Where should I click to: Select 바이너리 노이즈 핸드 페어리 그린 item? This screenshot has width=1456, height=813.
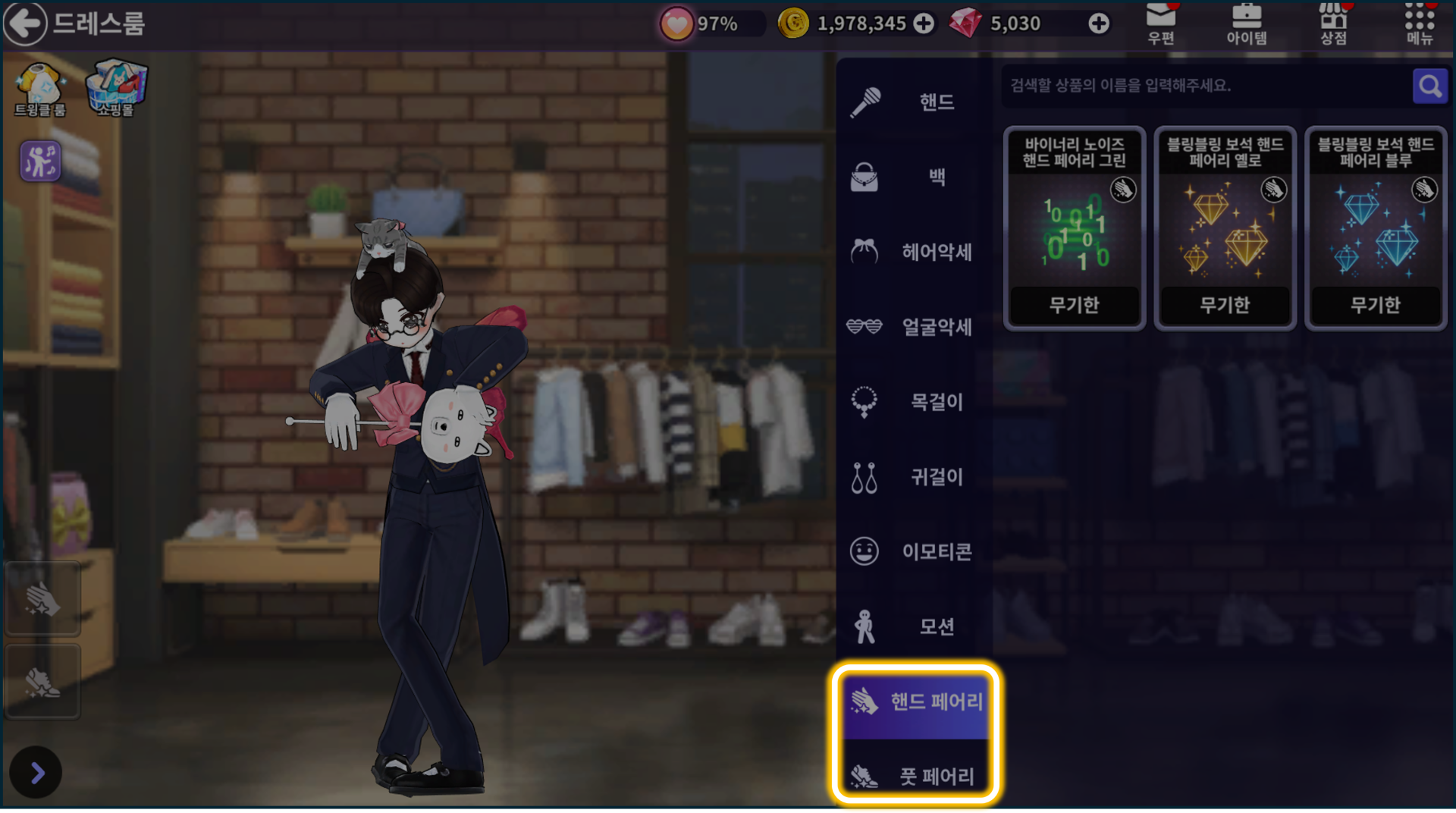click(x=1074, y=228)
